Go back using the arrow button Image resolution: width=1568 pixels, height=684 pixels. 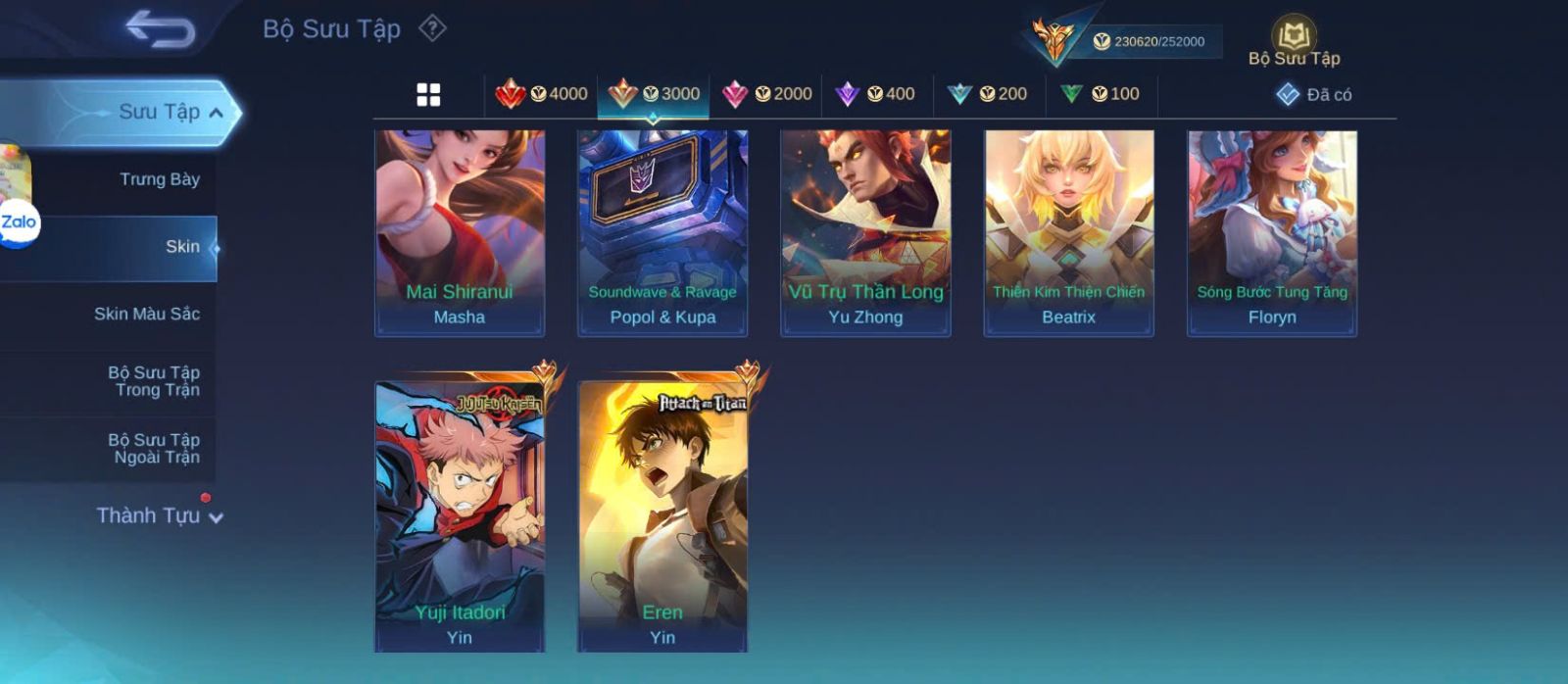click(160, 29)
